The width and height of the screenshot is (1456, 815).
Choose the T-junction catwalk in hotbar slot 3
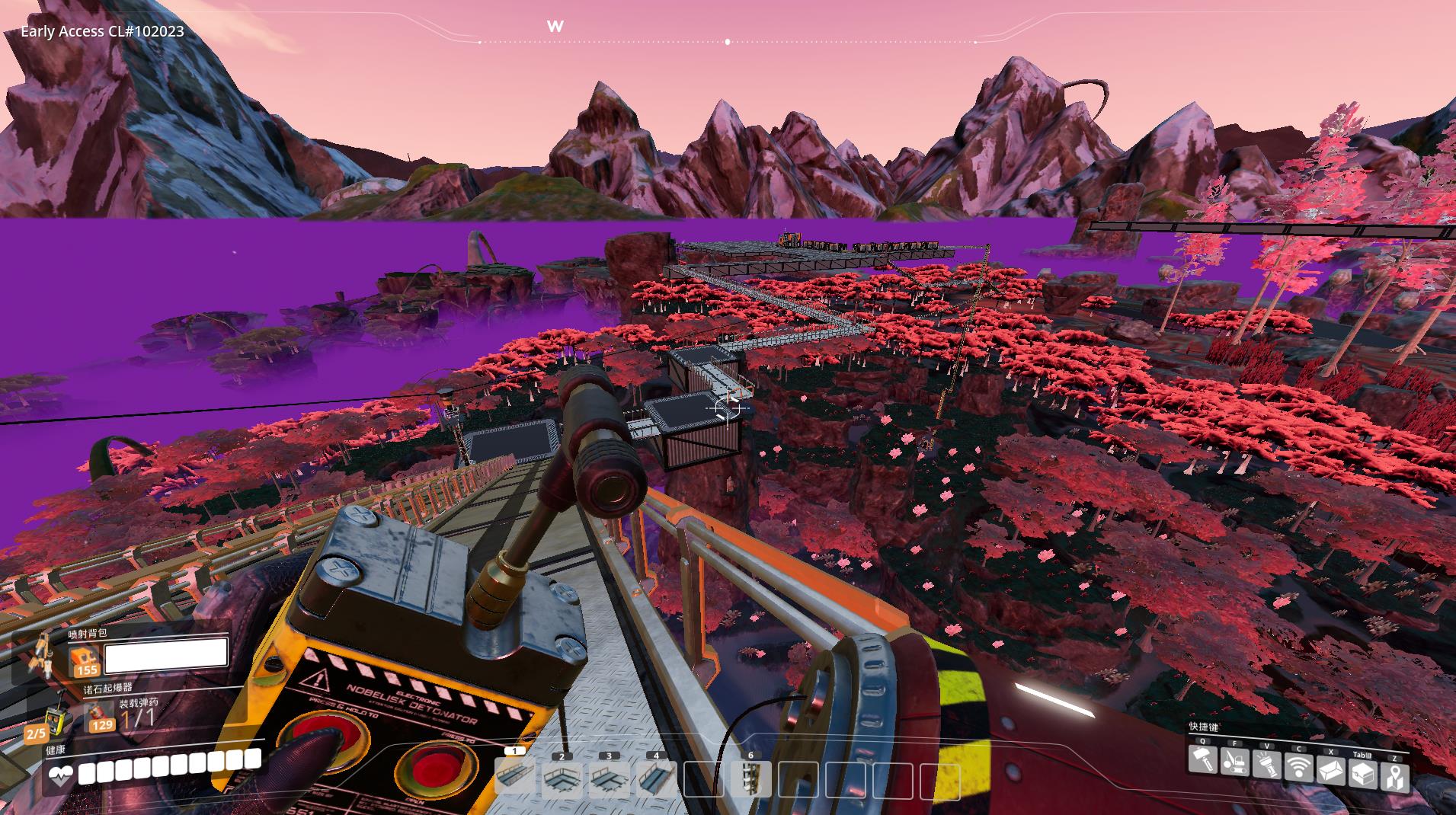coord(609,779)
